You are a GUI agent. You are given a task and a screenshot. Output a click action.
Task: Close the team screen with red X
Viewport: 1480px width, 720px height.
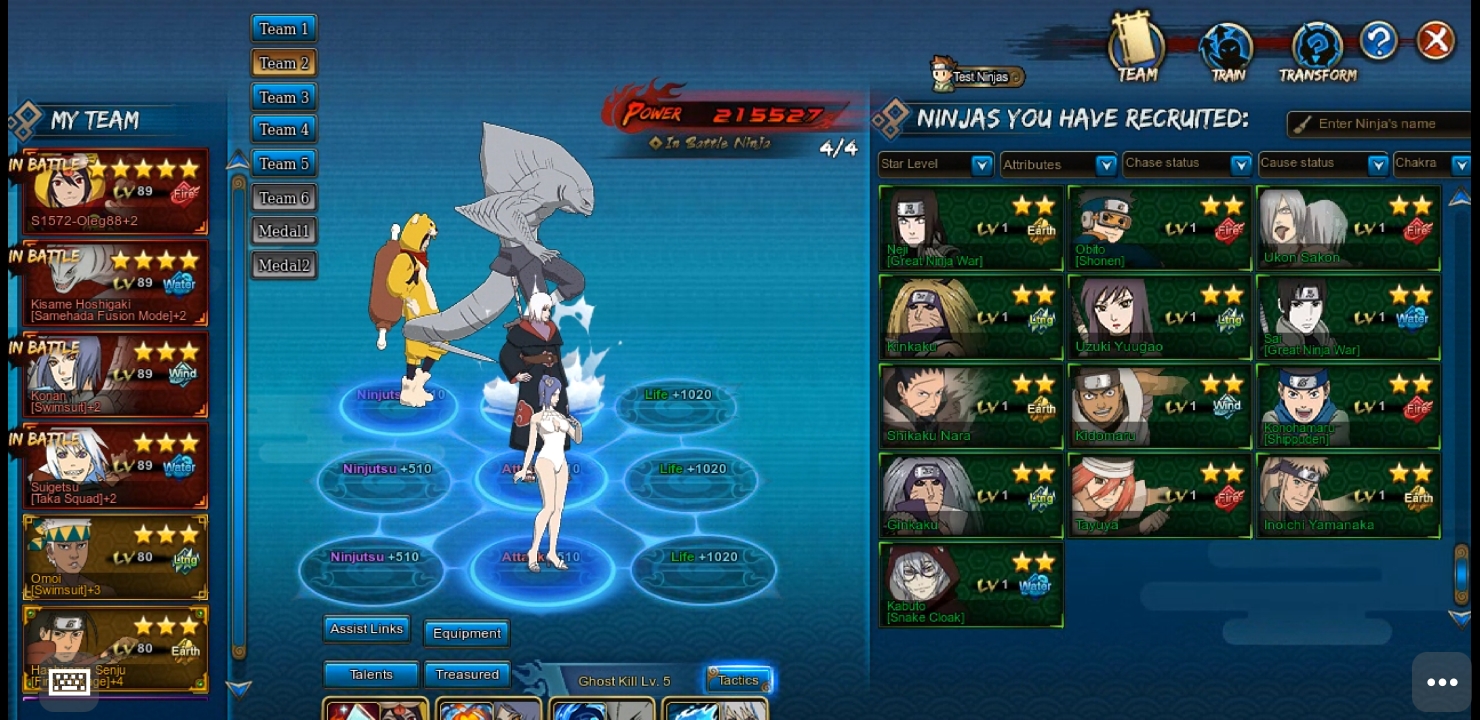[1436, 41]
